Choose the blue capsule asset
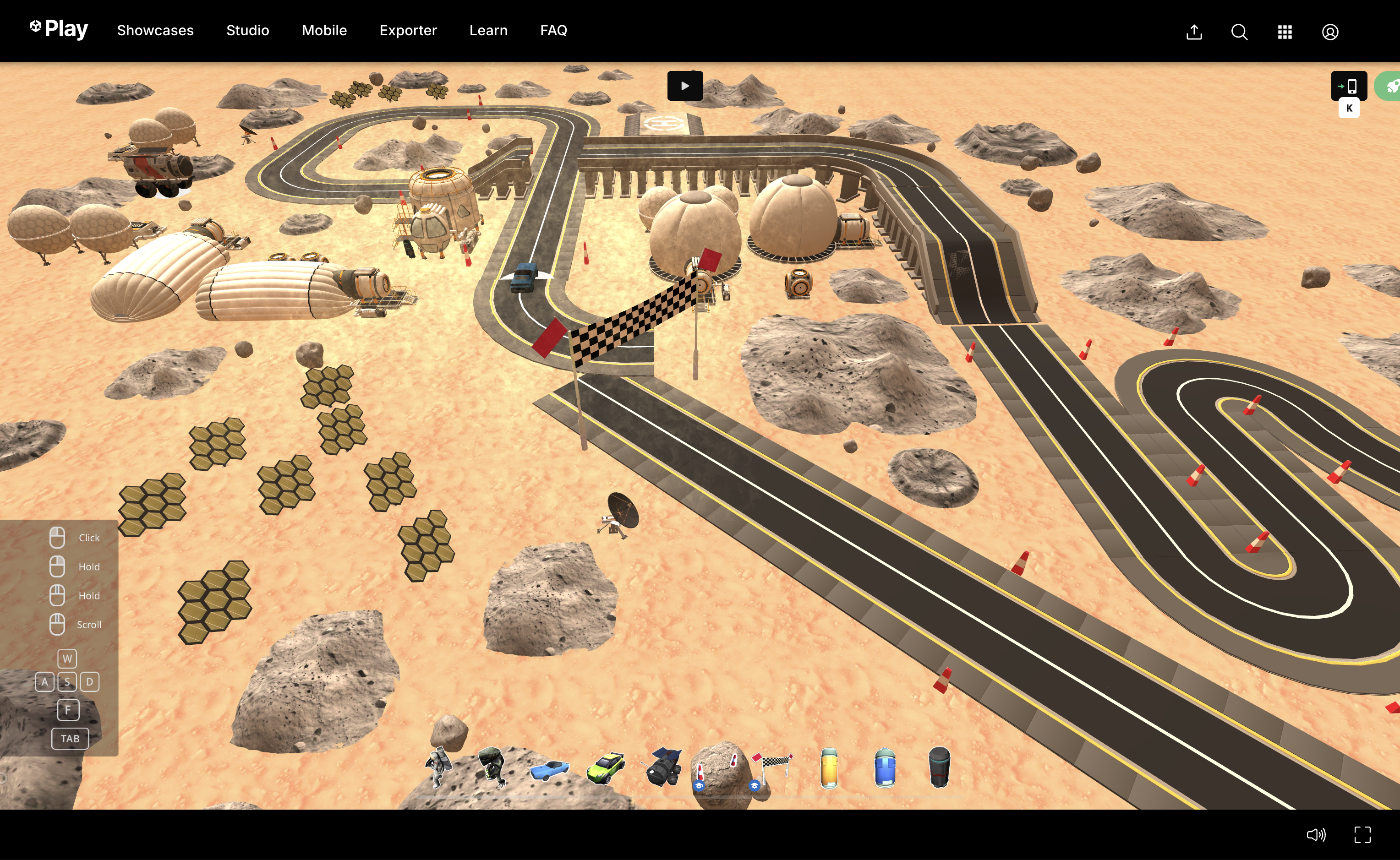1400x860 pixels. coord(885,768)
